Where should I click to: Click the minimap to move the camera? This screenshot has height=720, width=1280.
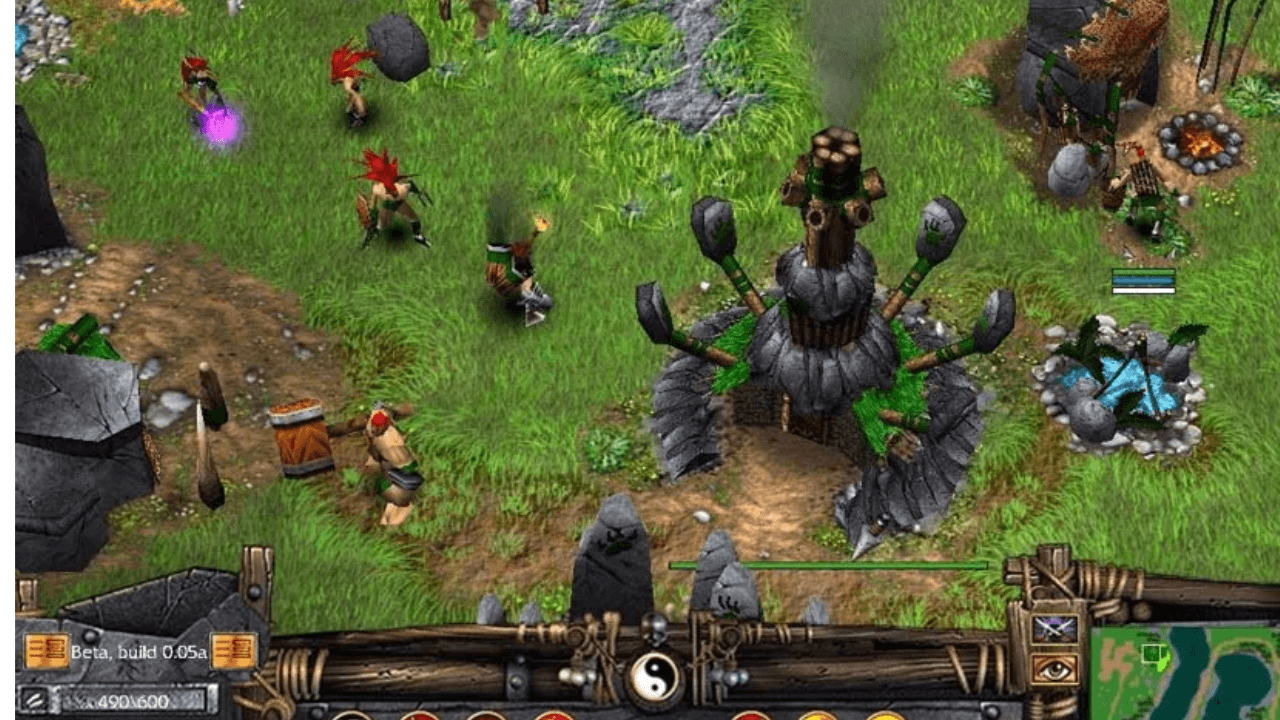pyautogui.click(x=1185, y=672)
